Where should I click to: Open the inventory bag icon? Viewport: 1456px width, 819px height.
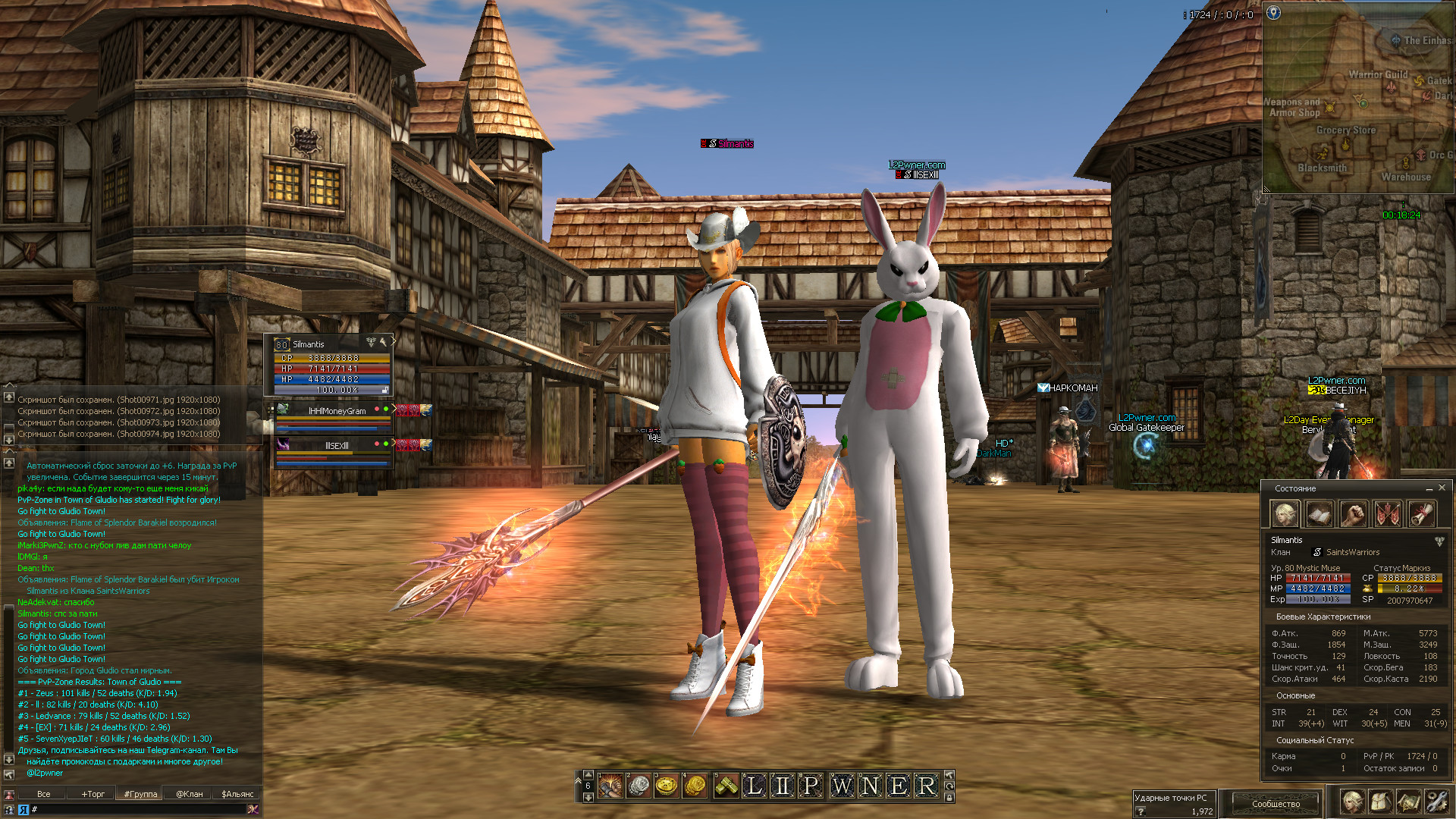pyautogui.click(x=1380, y=802)
